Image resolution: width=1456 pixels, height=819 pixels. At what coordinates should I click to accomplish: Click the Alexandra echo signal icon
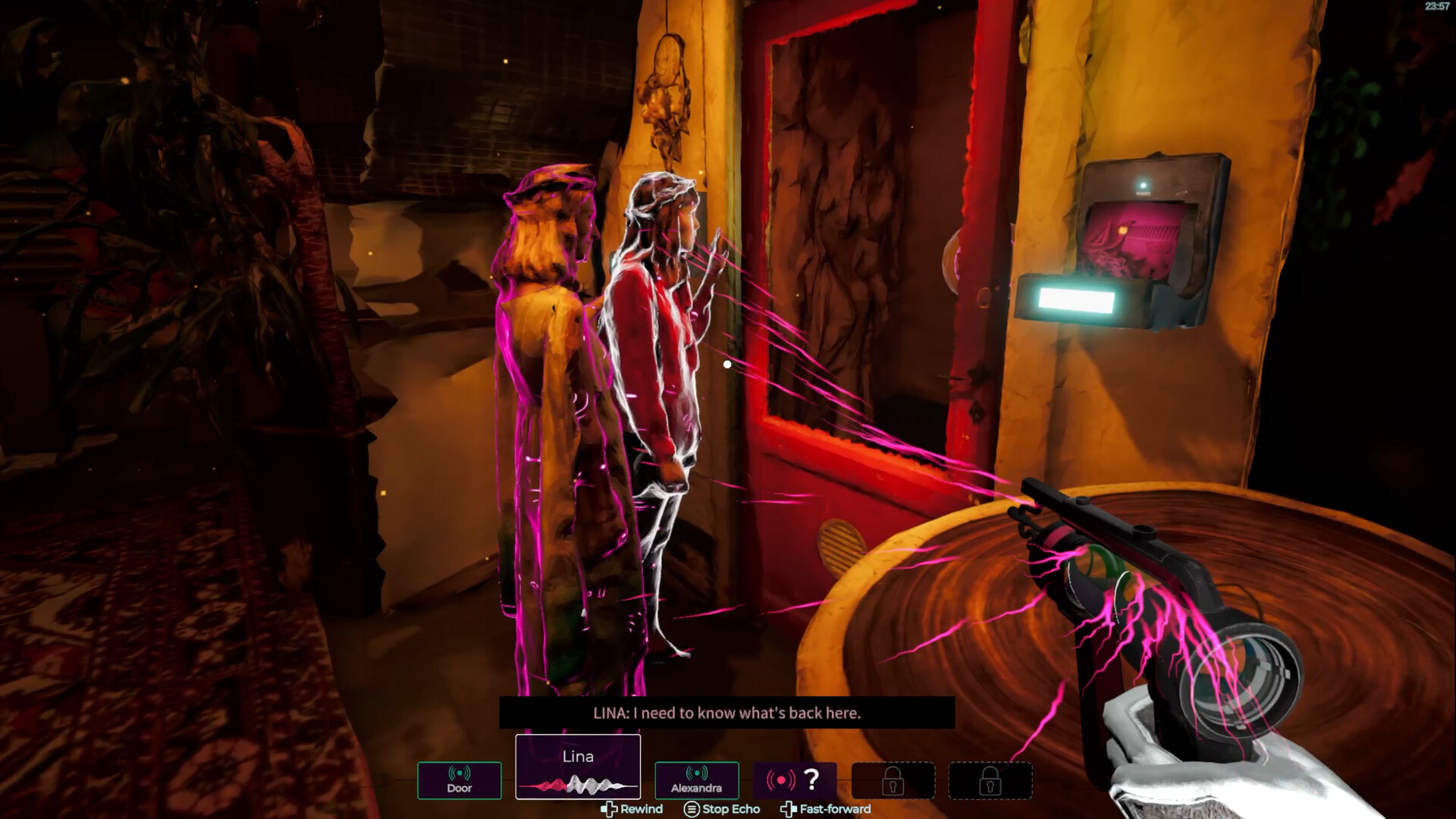(x=696, y=773)
